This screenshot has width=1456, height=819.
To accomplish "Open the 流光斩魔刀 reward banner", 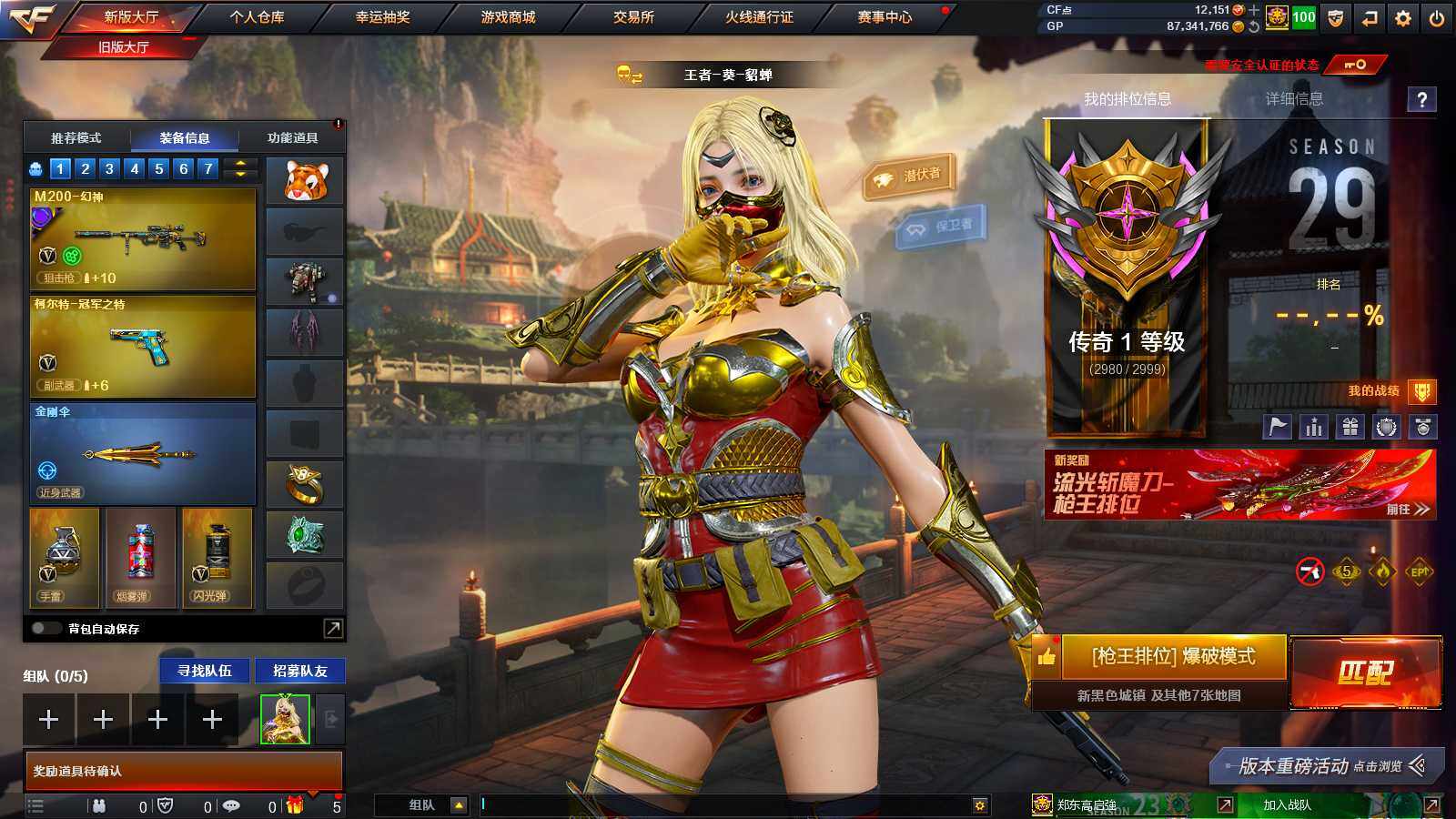I will coord(1239,484).
